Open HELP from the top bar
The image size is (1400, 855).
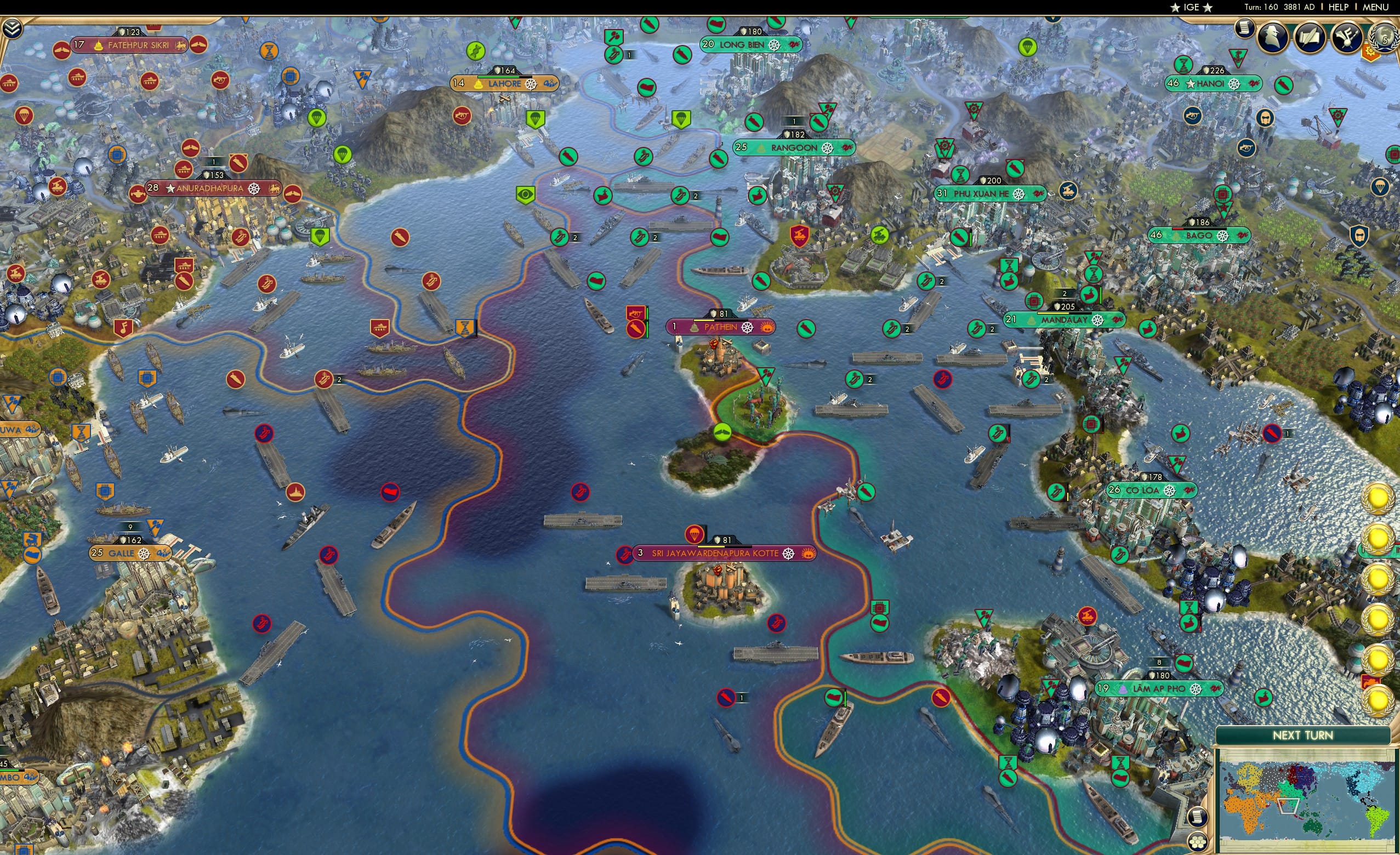point(1339,7)
